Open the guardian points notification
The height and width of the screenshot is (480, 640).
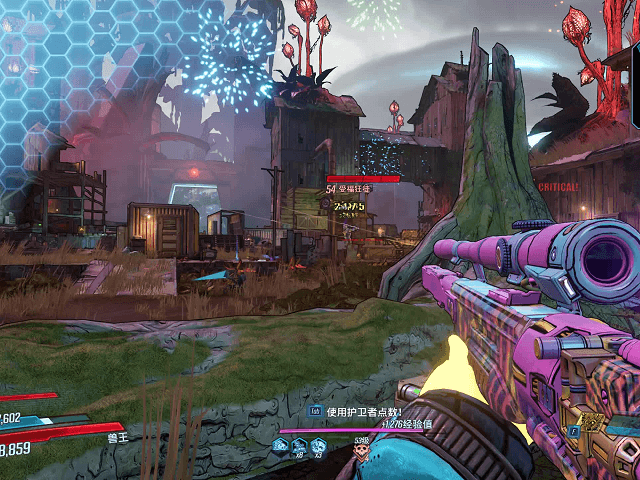pyautogui.click(x=357, y=411)
